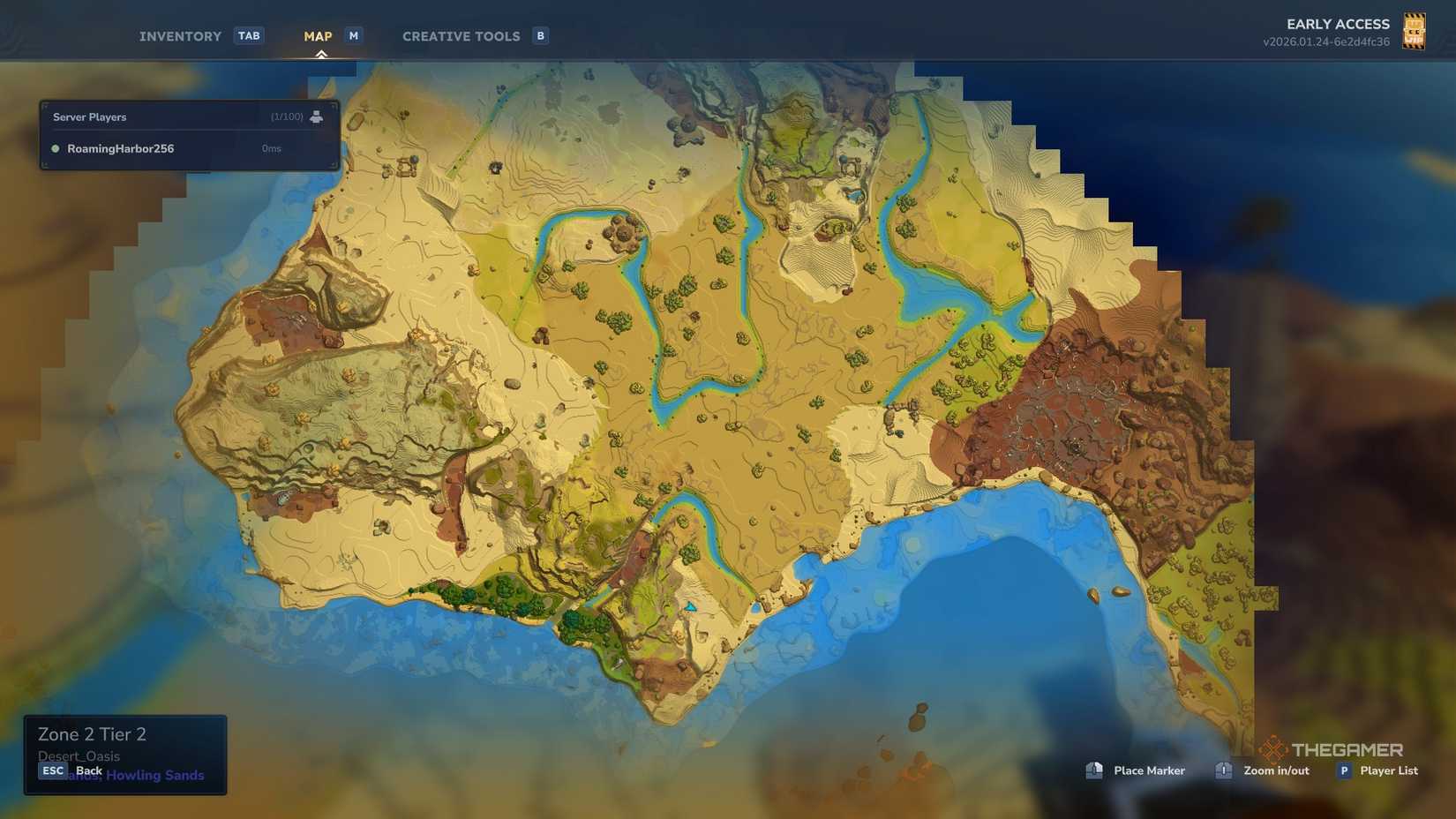The height and width of the screenshot is (819, 1456).
Task: Open the CREATIVE TOOLS tab
Action: click(461, 35)
